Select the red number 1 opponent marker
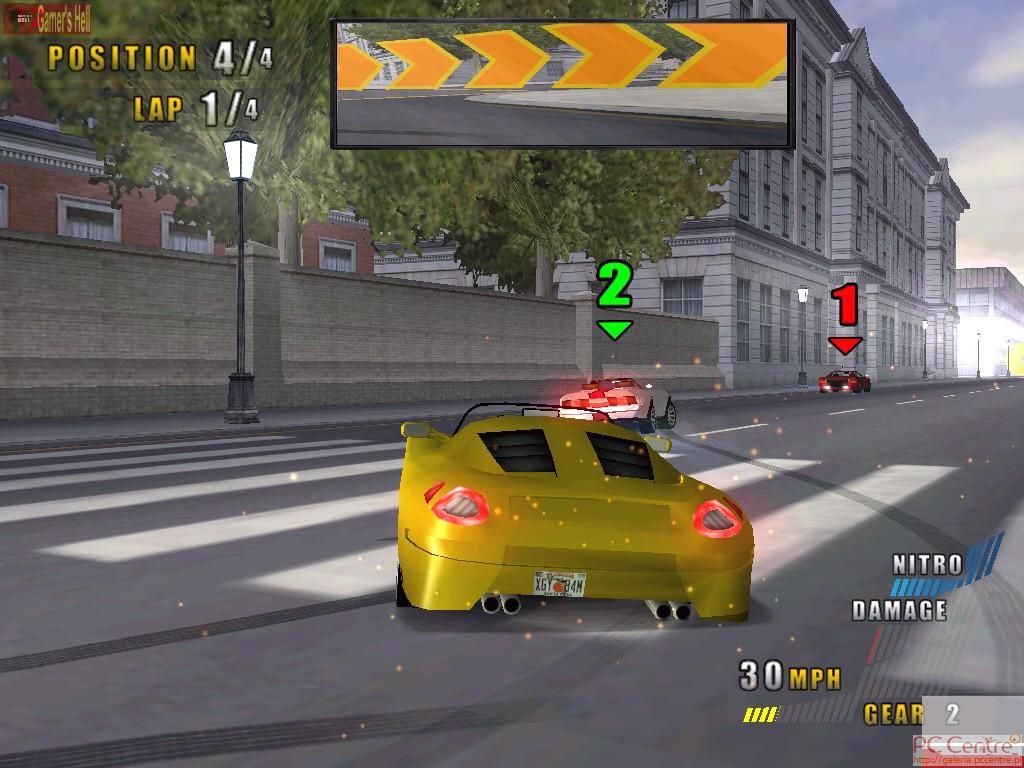Image resolution: width=1024 pixels, height=768 pixels. [x=846, y=315]
